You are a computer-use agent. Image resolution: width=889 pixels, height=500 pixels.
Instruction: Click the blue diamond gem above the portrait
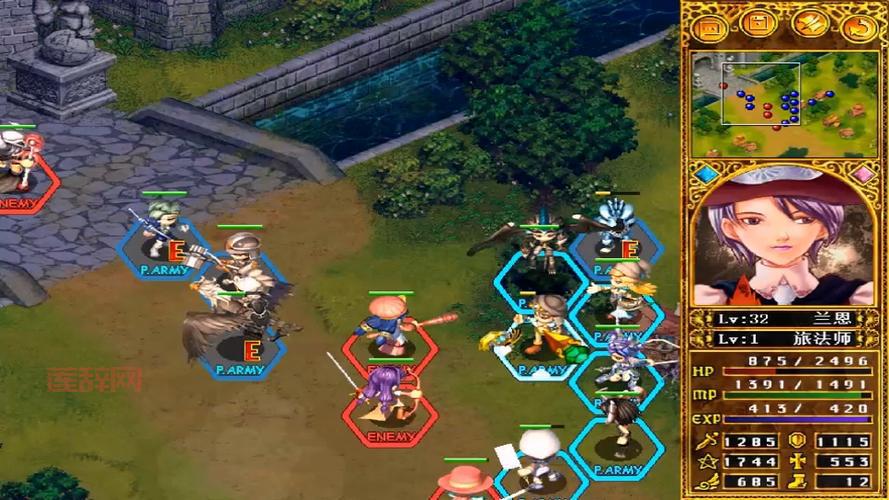(707, 174)
